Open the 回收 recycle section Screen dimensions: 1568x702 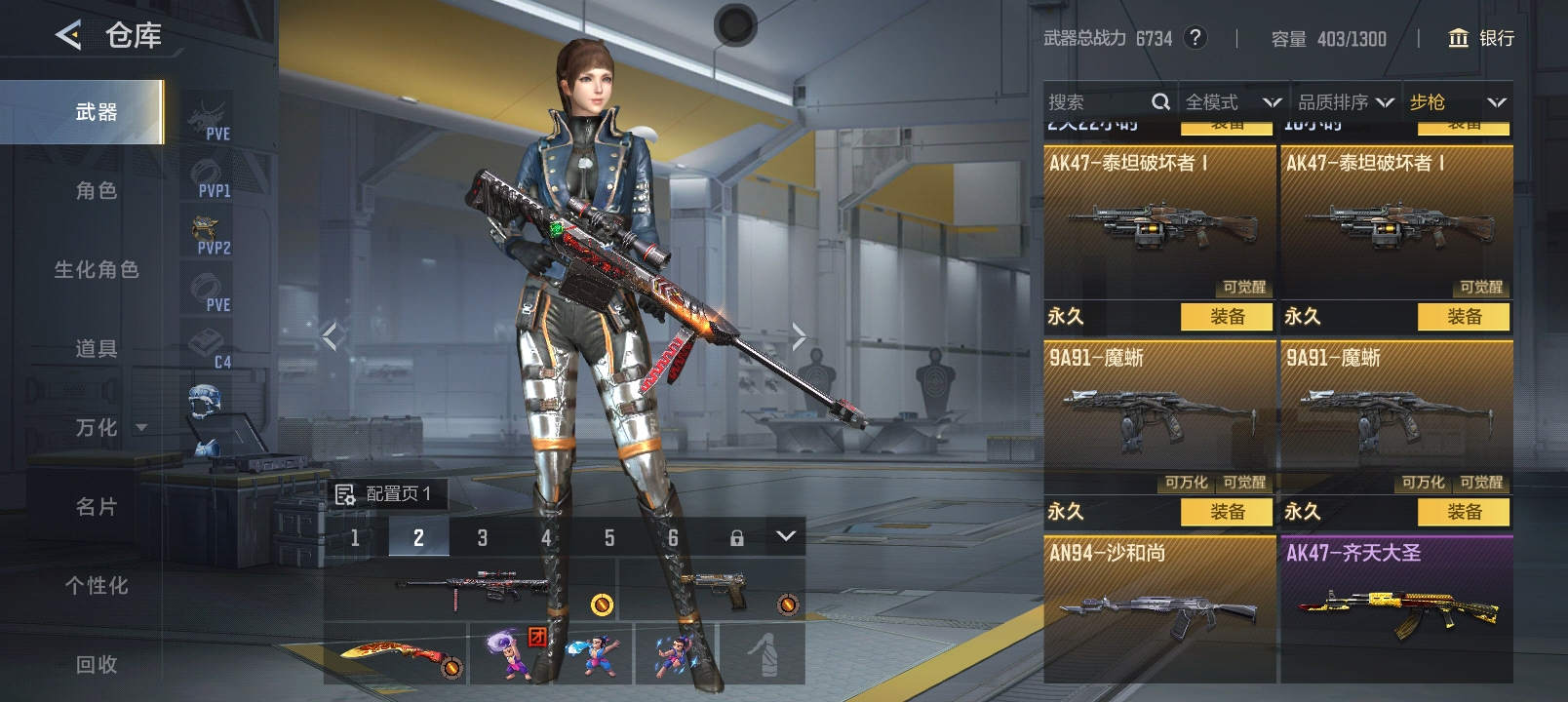96,665
